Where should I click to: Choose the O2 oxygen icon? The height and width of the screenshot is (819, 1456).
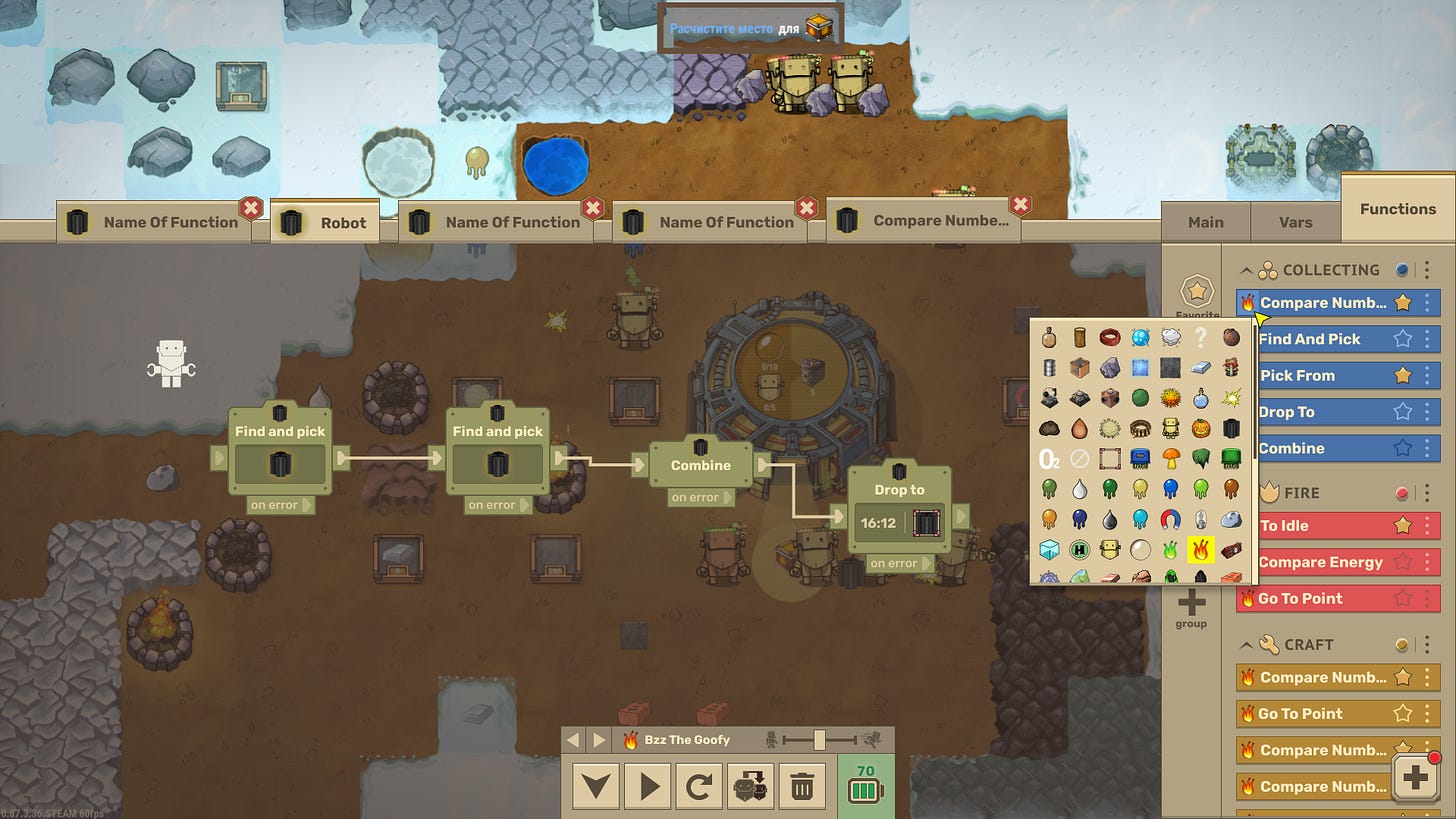pos(1049,459)
